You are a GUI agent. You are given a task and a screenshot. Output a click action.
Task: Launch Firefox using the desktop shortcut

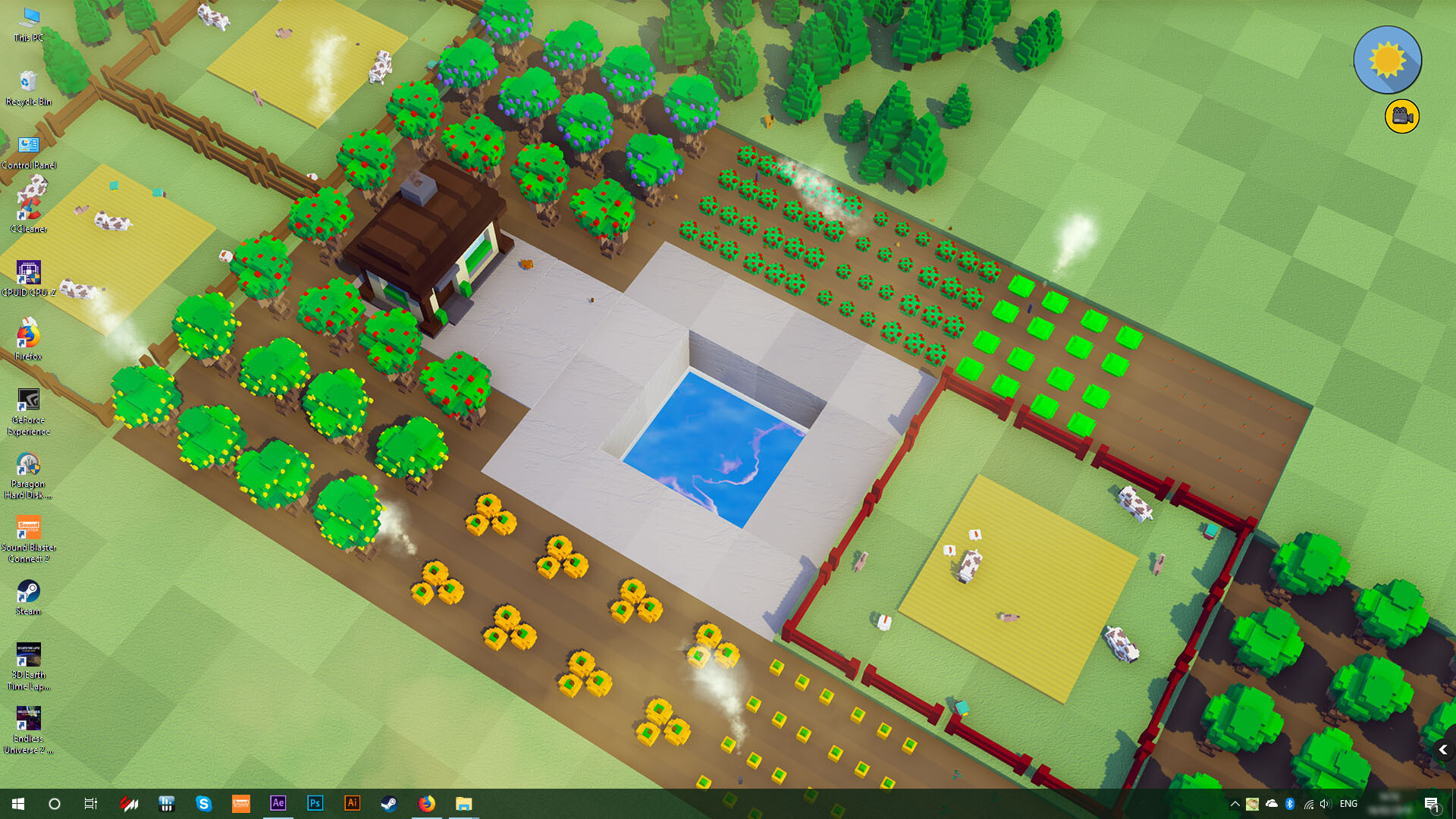tap(29, 336)
